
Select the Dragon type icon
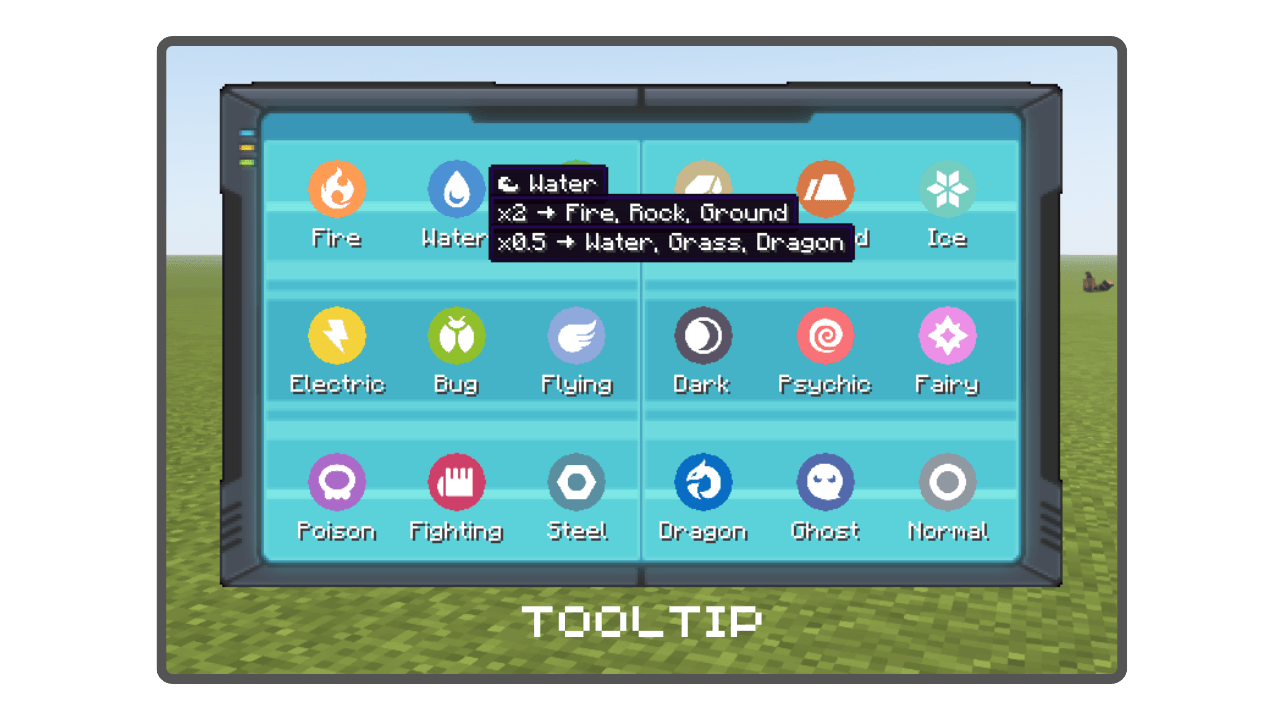pos(702,482)
